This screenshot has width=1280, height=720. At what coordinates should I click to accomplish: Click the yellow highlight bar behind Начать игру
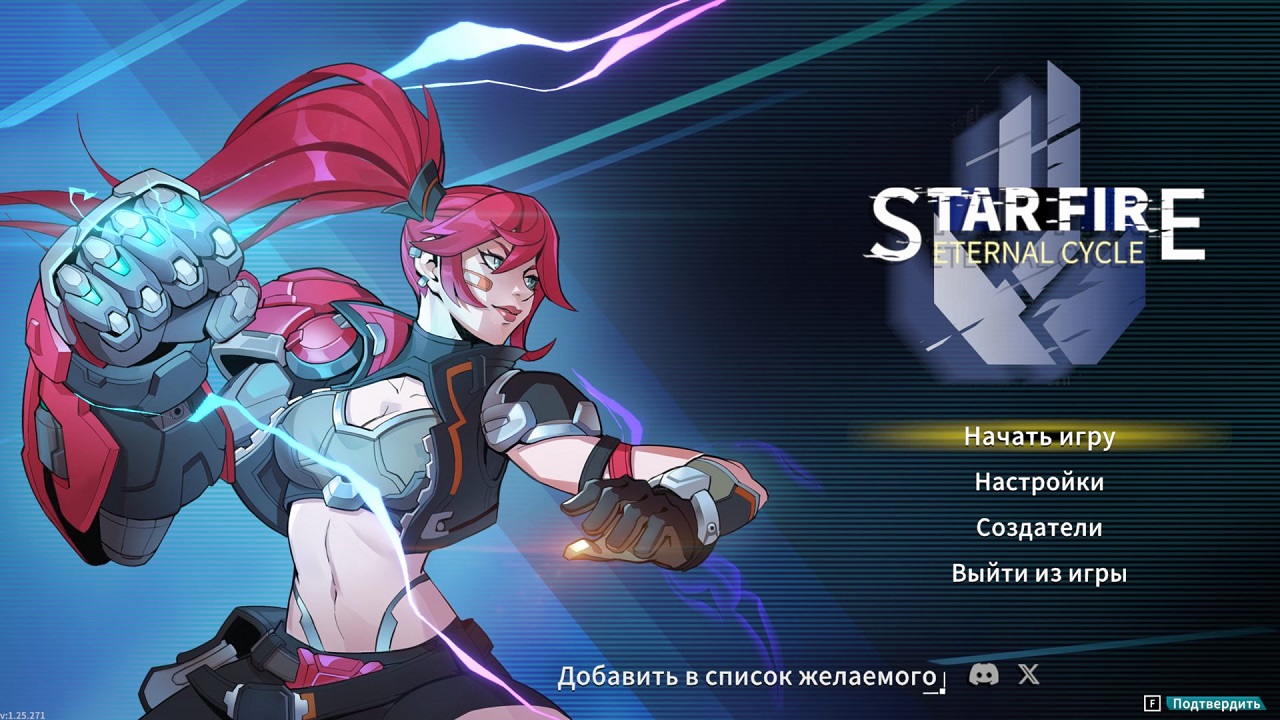coord(1040,437)
